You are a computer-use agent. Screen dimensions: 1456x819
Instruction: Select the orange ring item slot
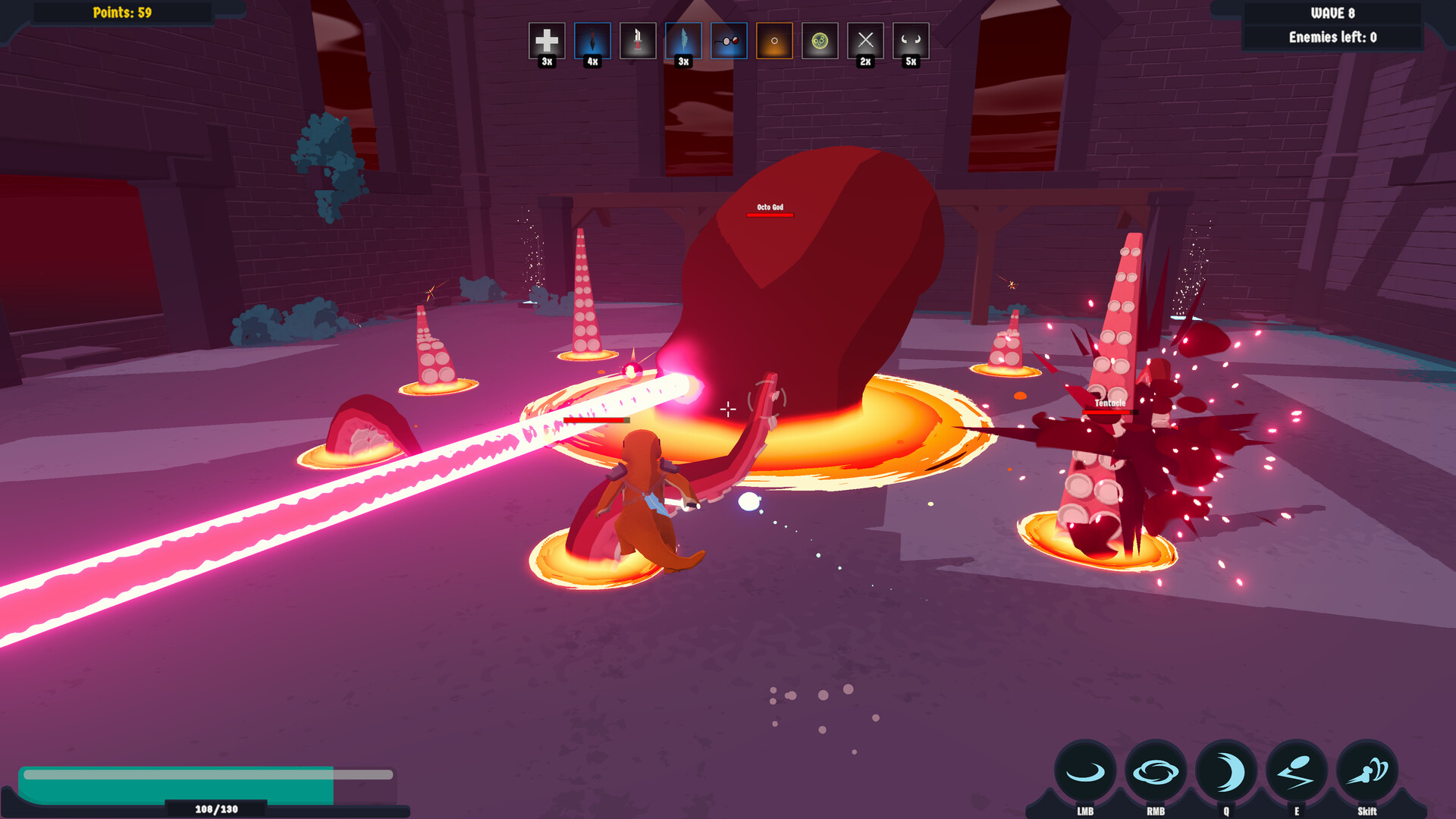(x=773, y=40)
